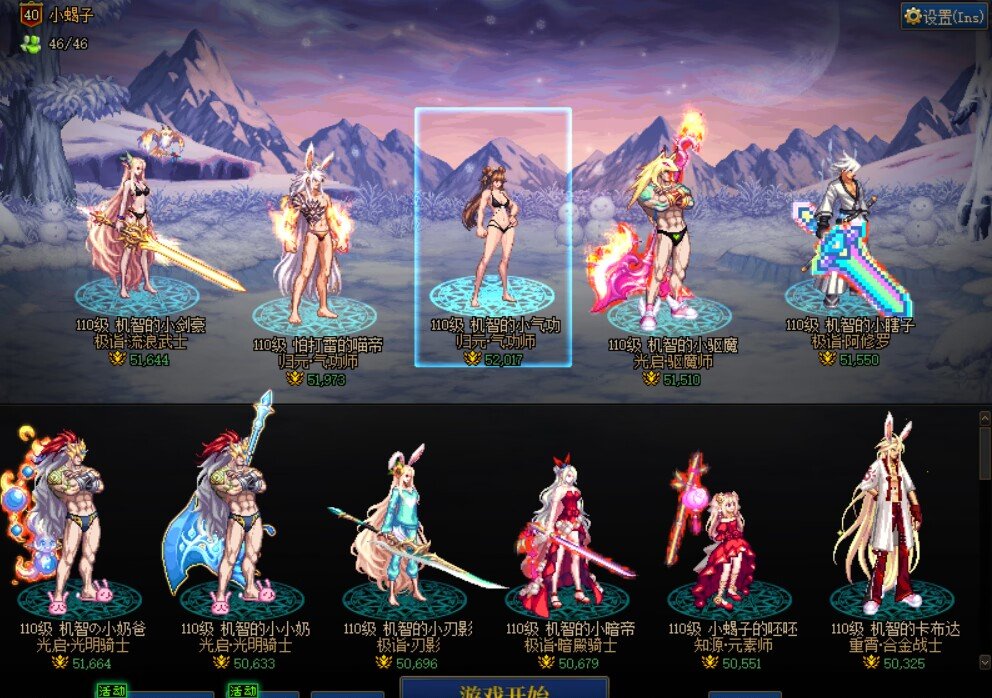
Task: Start the game with 游戏开始 button
Action: (x=503, y=689)
